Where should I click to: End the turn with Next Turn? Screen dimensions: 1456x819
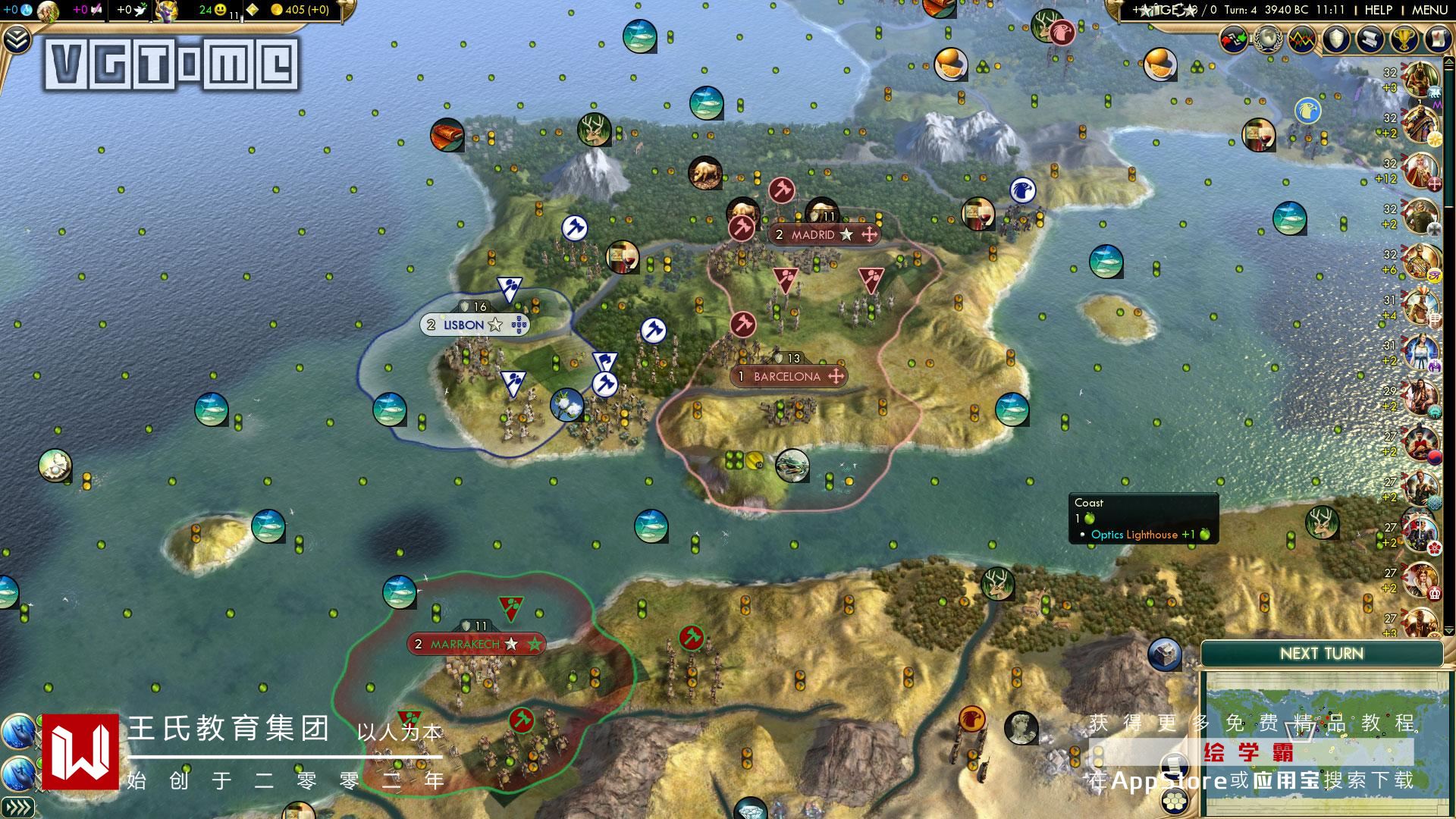pyautogui.click(x=1321, y=654)
